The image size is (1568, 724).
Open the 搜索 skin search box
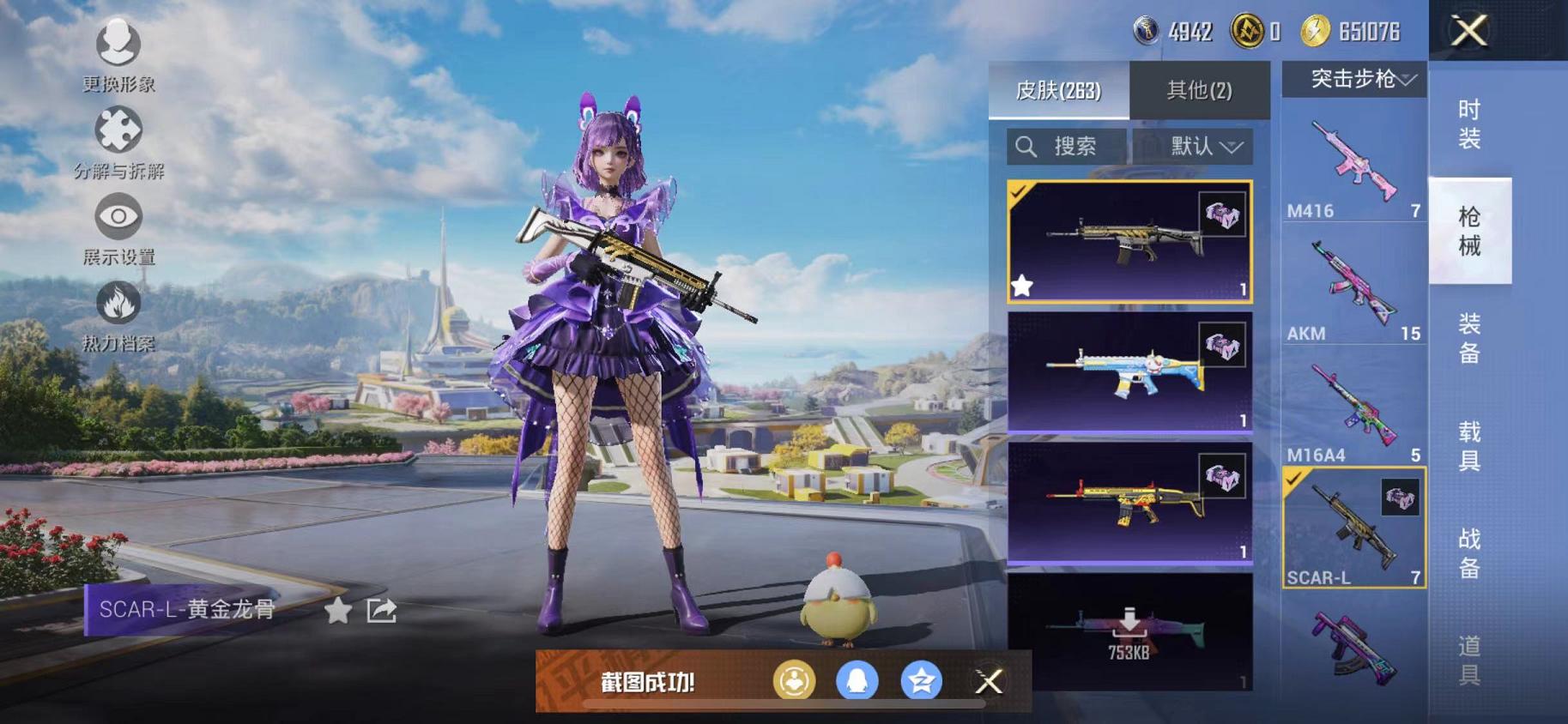1067,146
